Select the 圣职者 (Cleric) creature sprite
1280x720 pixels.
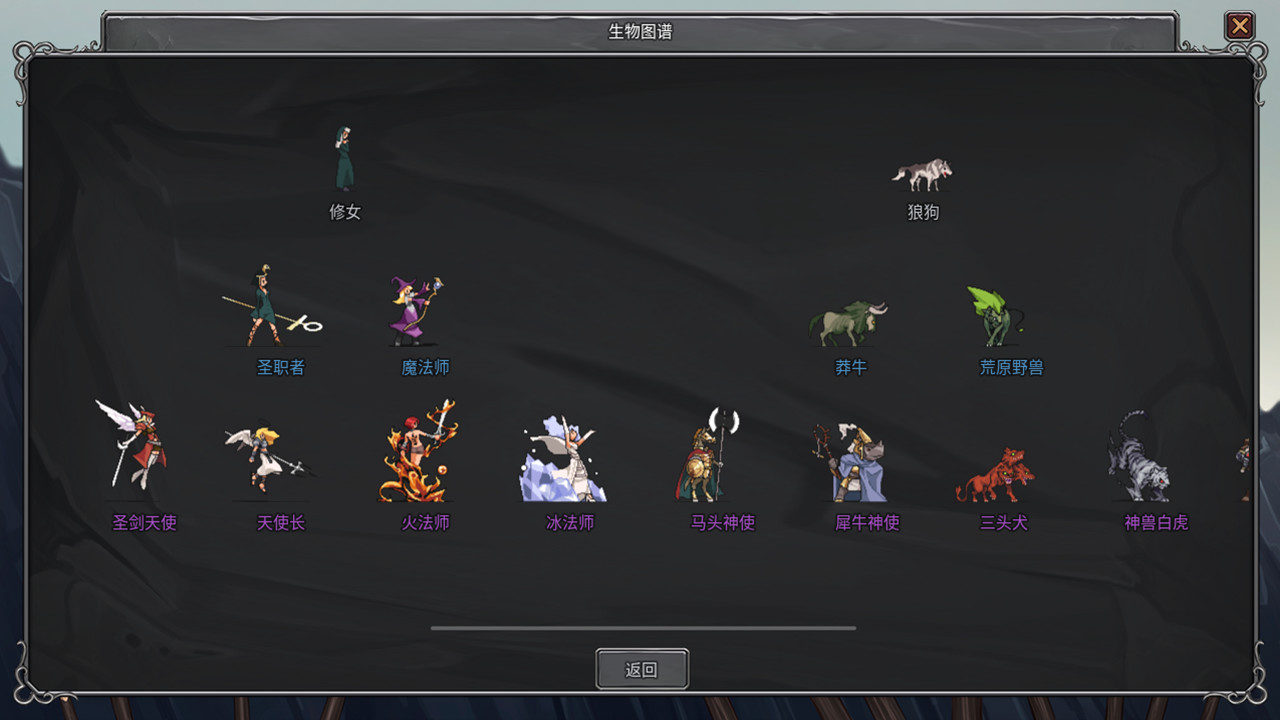[268, 310]
